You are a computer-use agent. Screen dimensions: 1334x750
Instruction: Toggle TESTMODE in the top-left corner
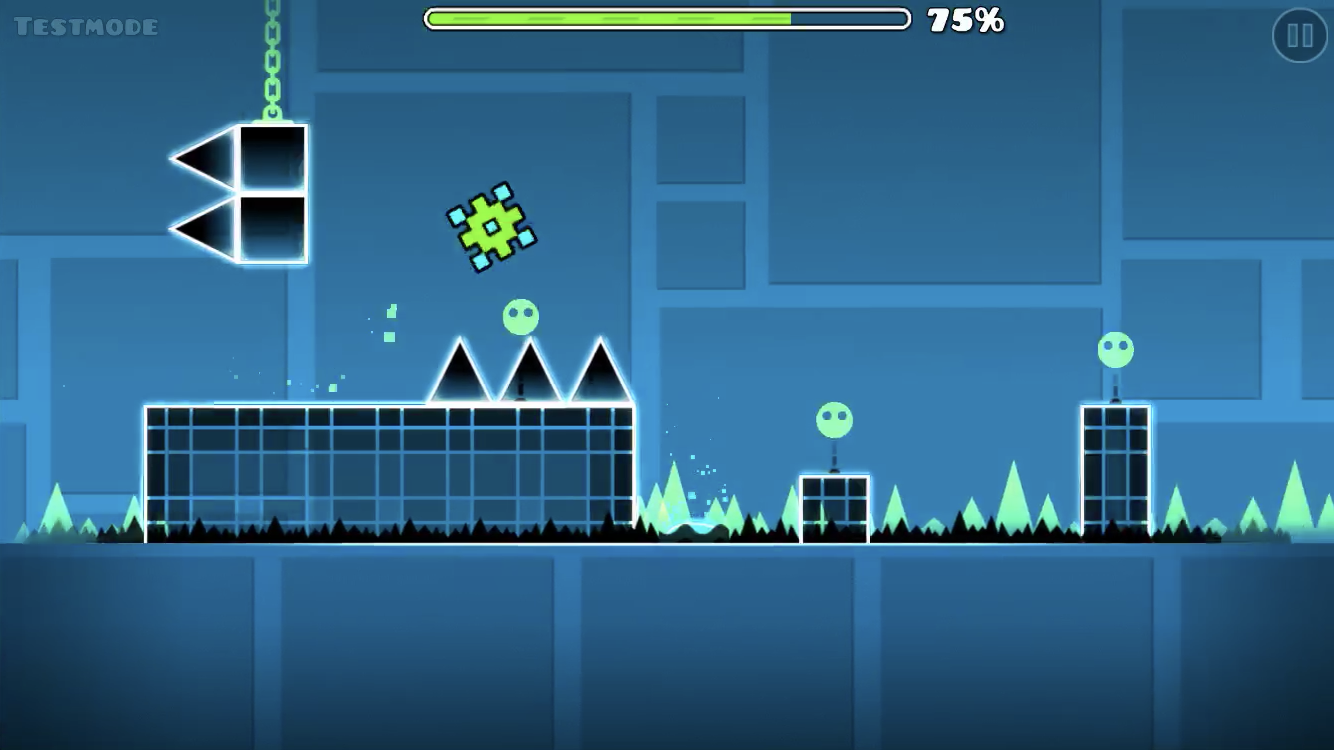coord(85,25)
